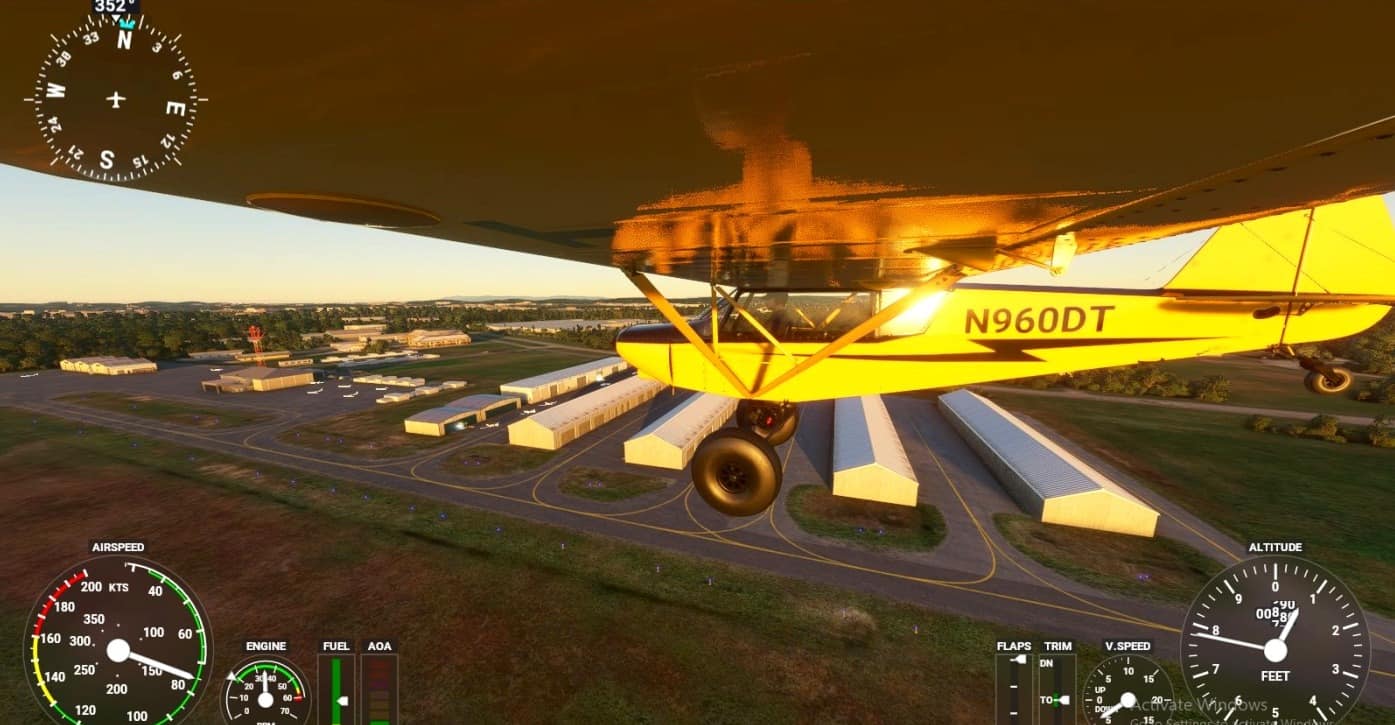1395x725 pixels.
Task: Click the trim position indicator
Action: [1057, 690]
